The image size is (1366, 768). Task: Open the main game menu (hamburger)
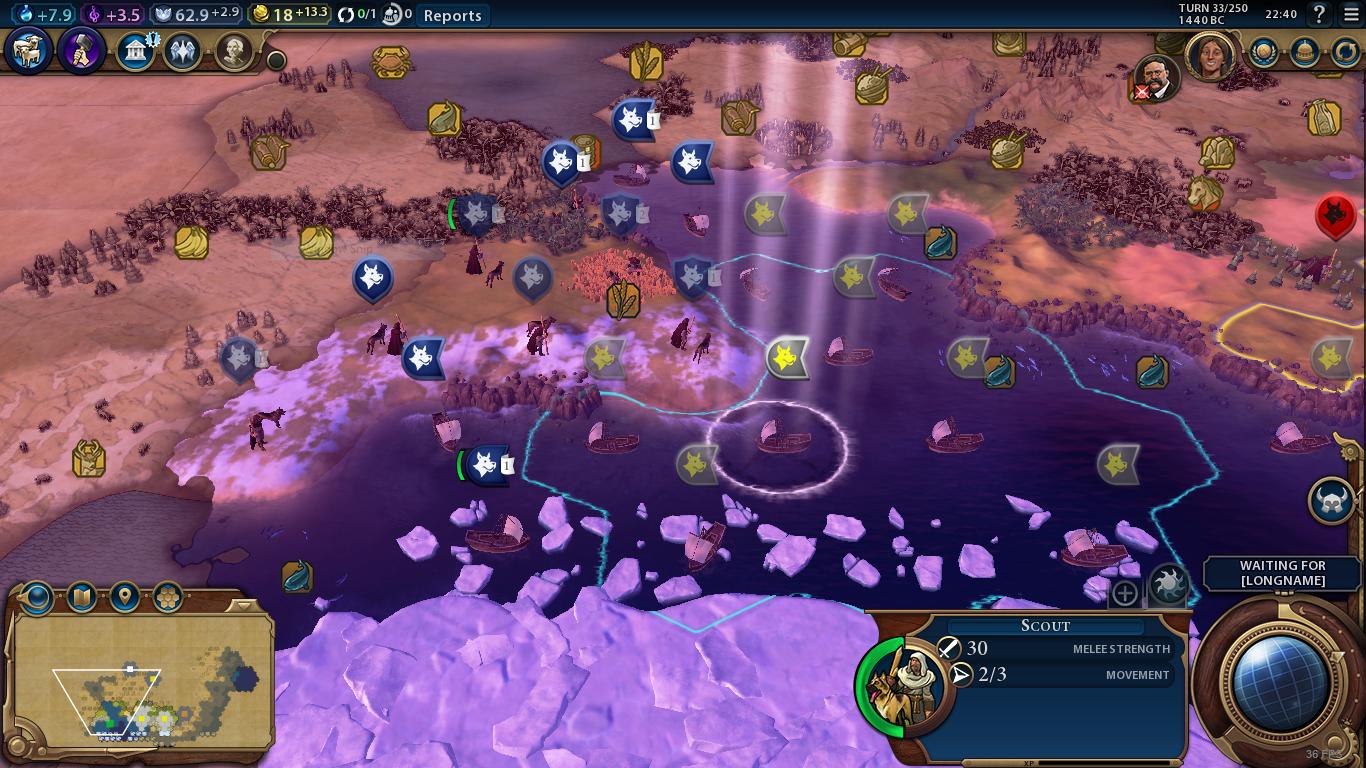1351,14
